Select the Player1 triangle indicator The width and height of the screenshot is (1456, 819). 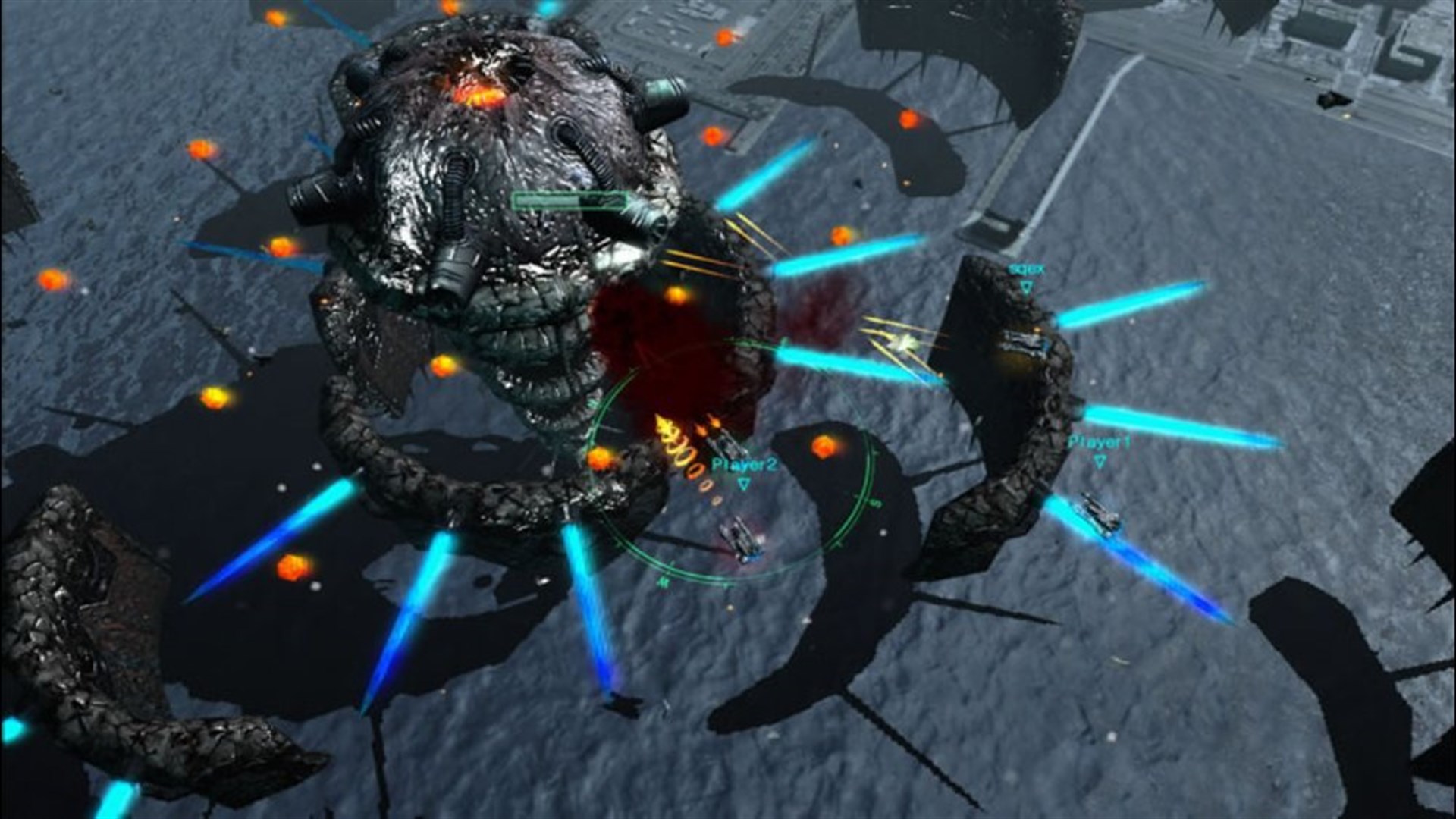[1100, 460]
